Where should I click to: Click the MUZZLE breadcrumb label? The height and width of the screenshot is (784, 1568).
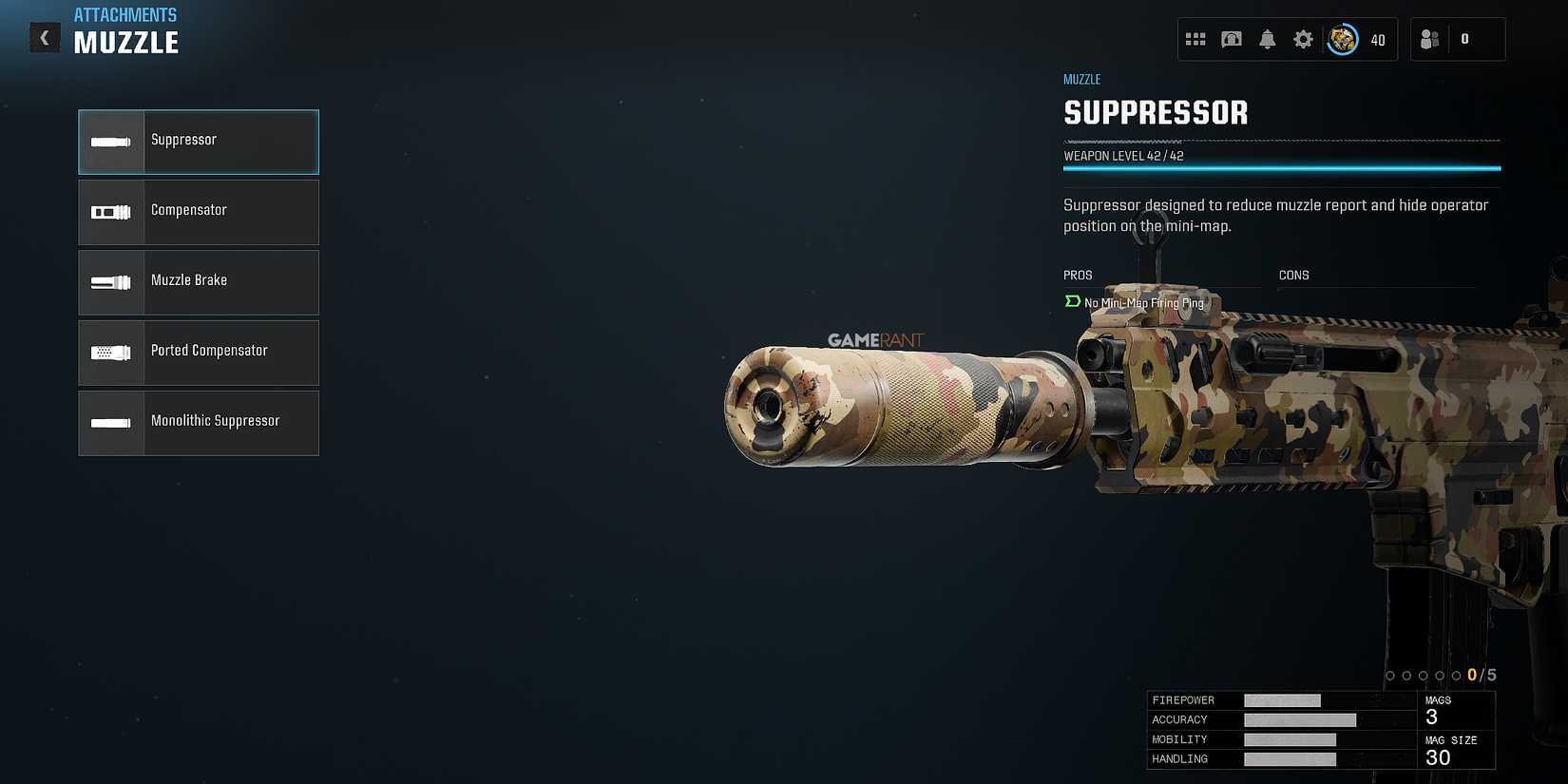point(1081,79)
